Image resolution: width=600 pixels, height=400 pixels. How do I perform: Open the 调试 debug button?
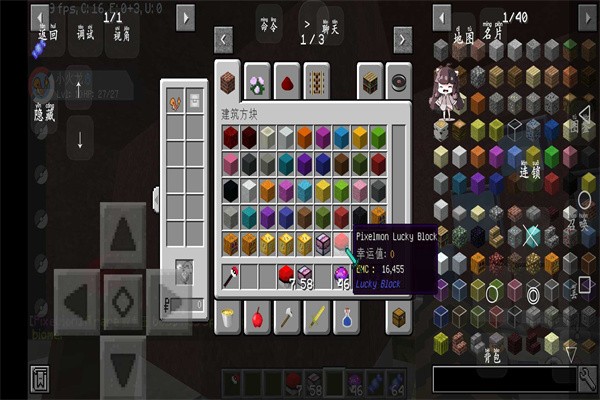[x=85, y=32]
